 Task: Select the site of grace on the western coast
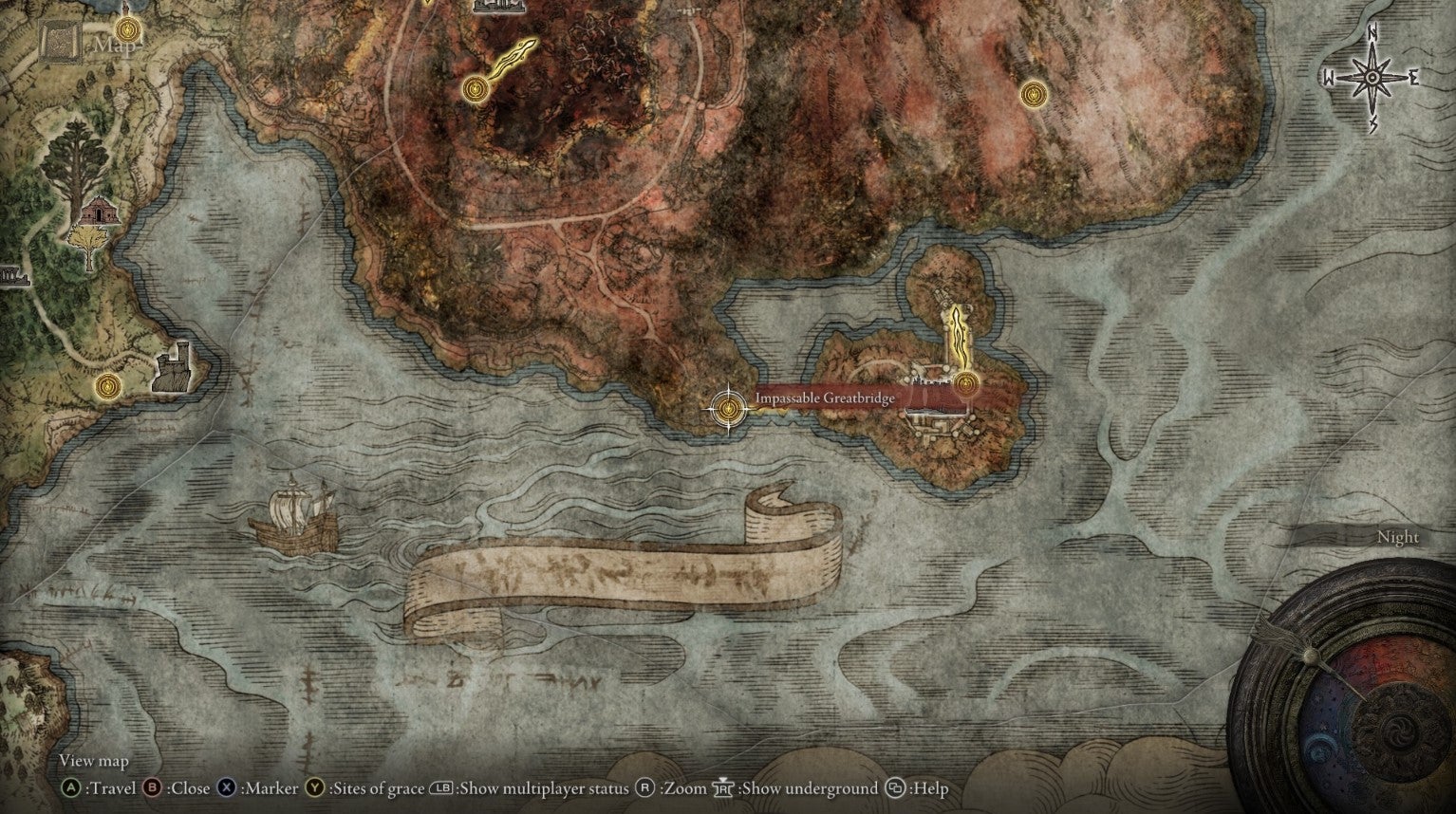[107, 387]
